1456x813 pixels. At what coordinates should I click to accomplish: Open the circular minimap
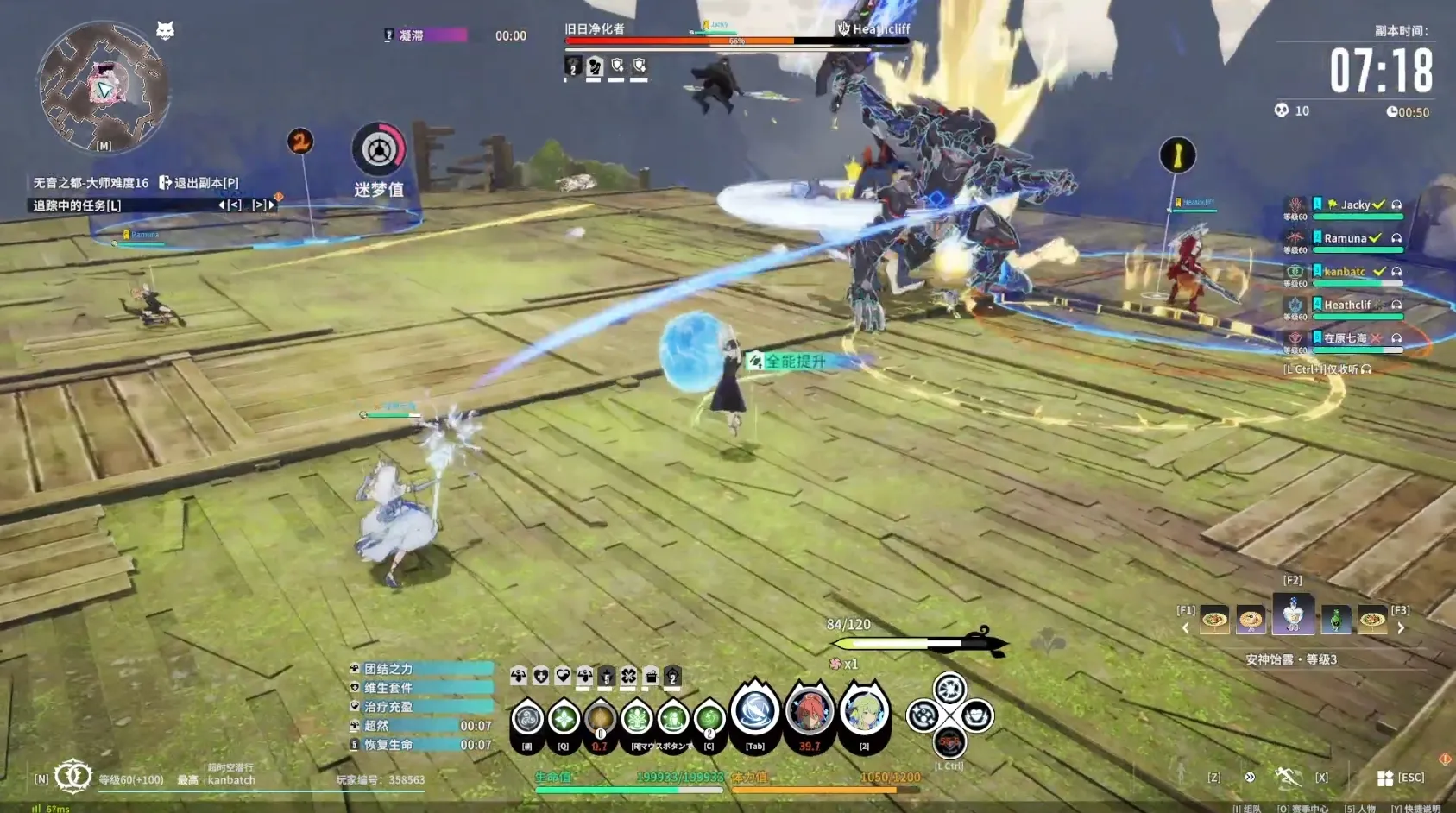tap(104, 86)
